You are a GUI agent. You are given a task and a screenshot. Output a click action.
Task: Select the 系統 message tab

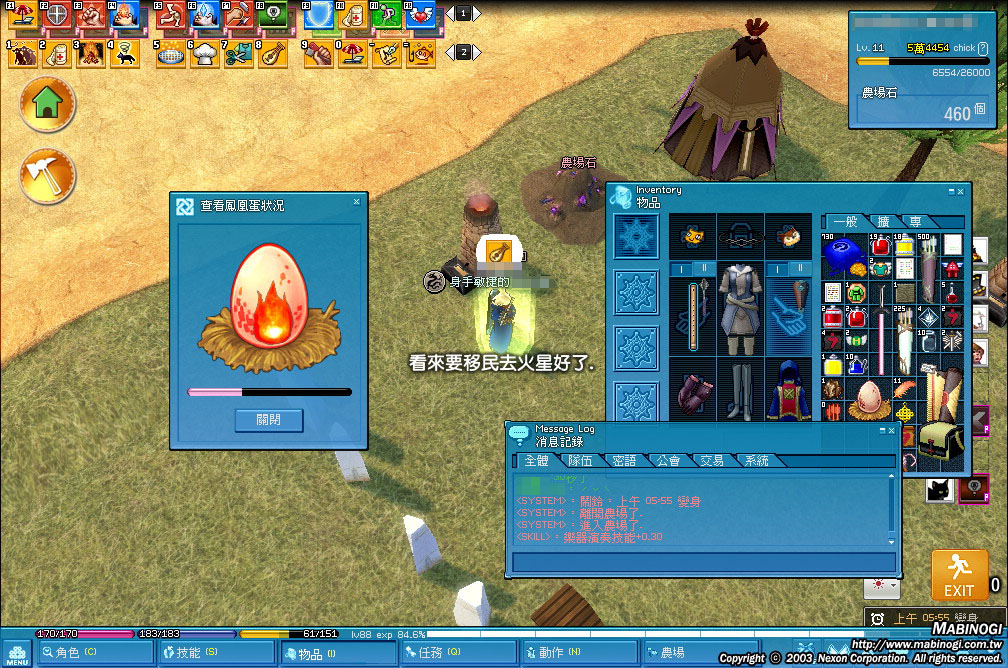[x=756, y=461]
